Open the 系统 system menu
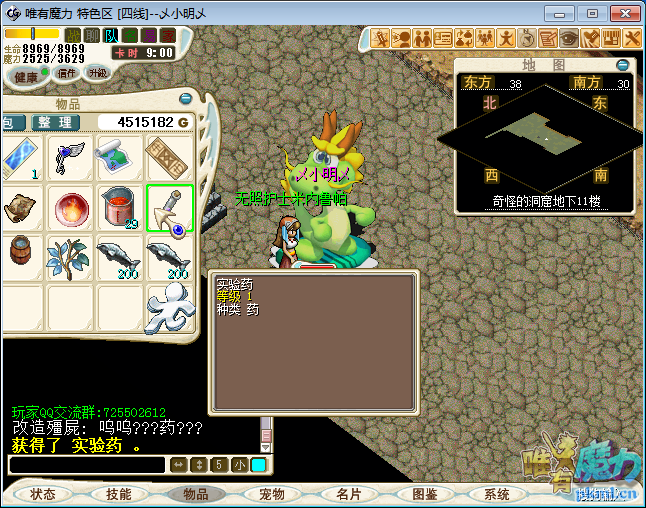The width and height of the screenshot is (646, 508). [x=497, y=494]
